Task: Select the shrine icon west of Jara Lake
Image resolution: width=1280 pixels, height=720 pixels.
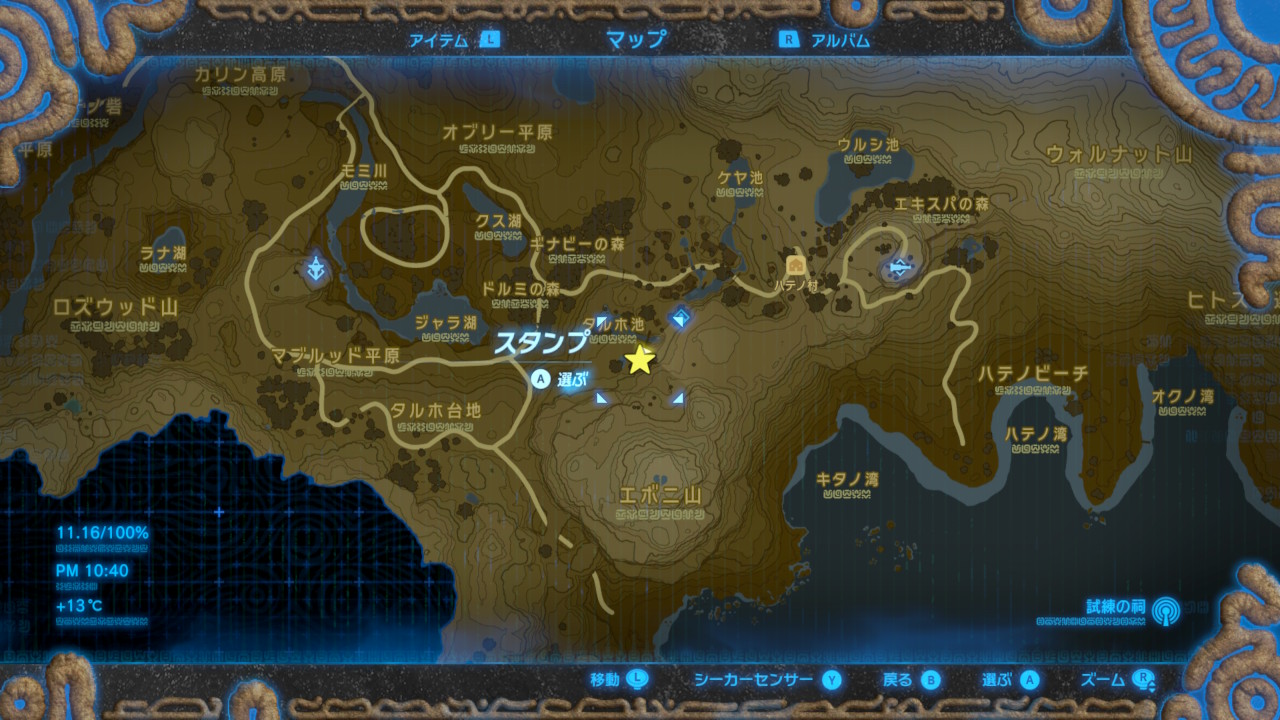Action: pyautogui.click(x=316, y=267)
